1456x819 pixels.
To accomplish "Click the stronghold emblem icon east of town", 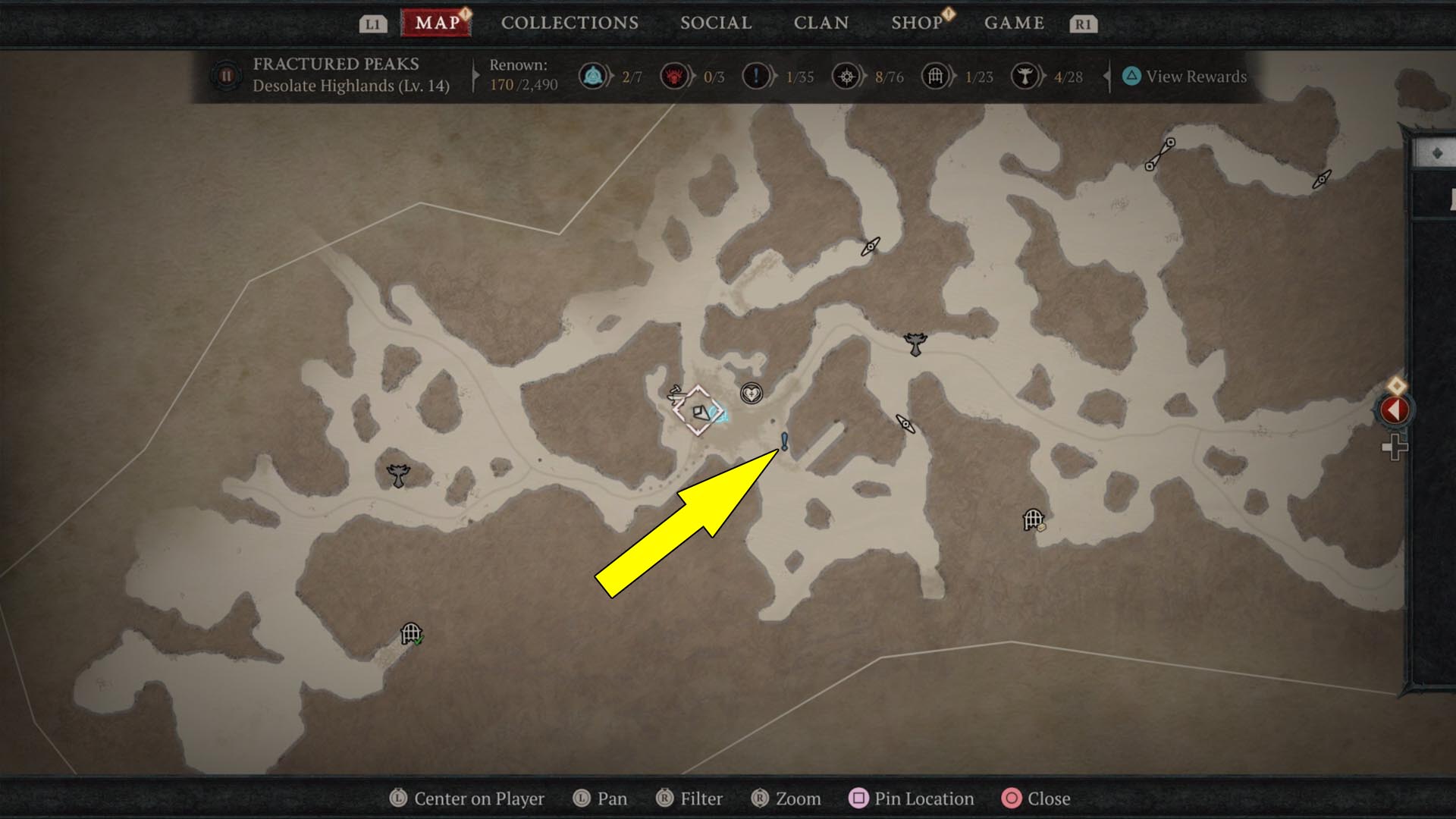I will 915,344.
